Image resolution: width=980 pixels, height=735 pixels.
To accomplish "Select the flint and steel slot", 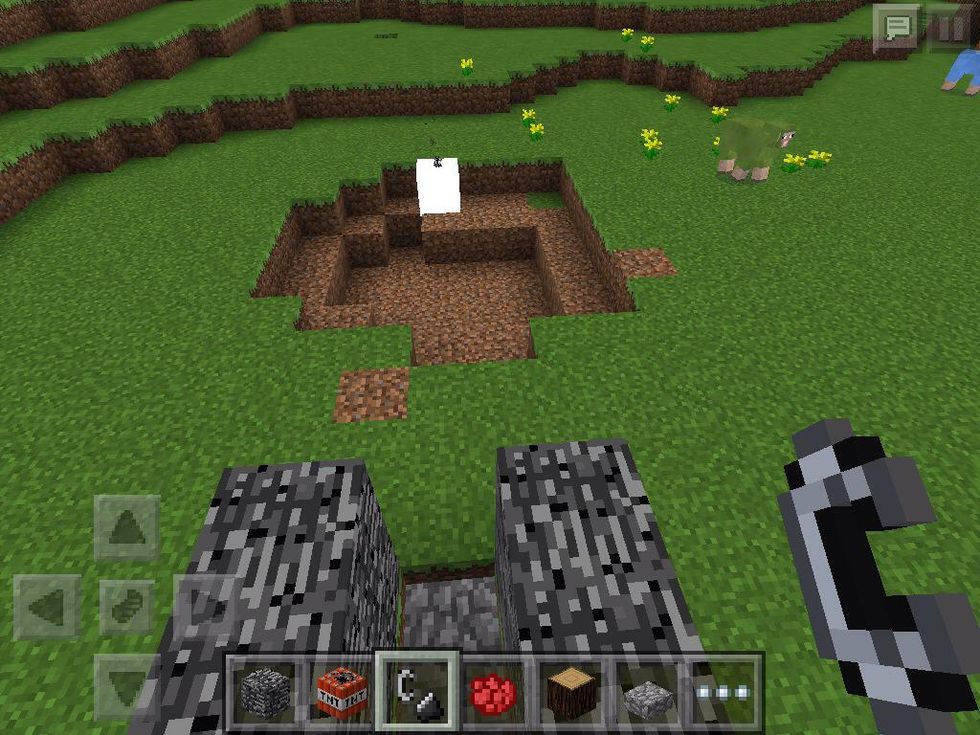I will pyautogui.click(x=418, y=692).
